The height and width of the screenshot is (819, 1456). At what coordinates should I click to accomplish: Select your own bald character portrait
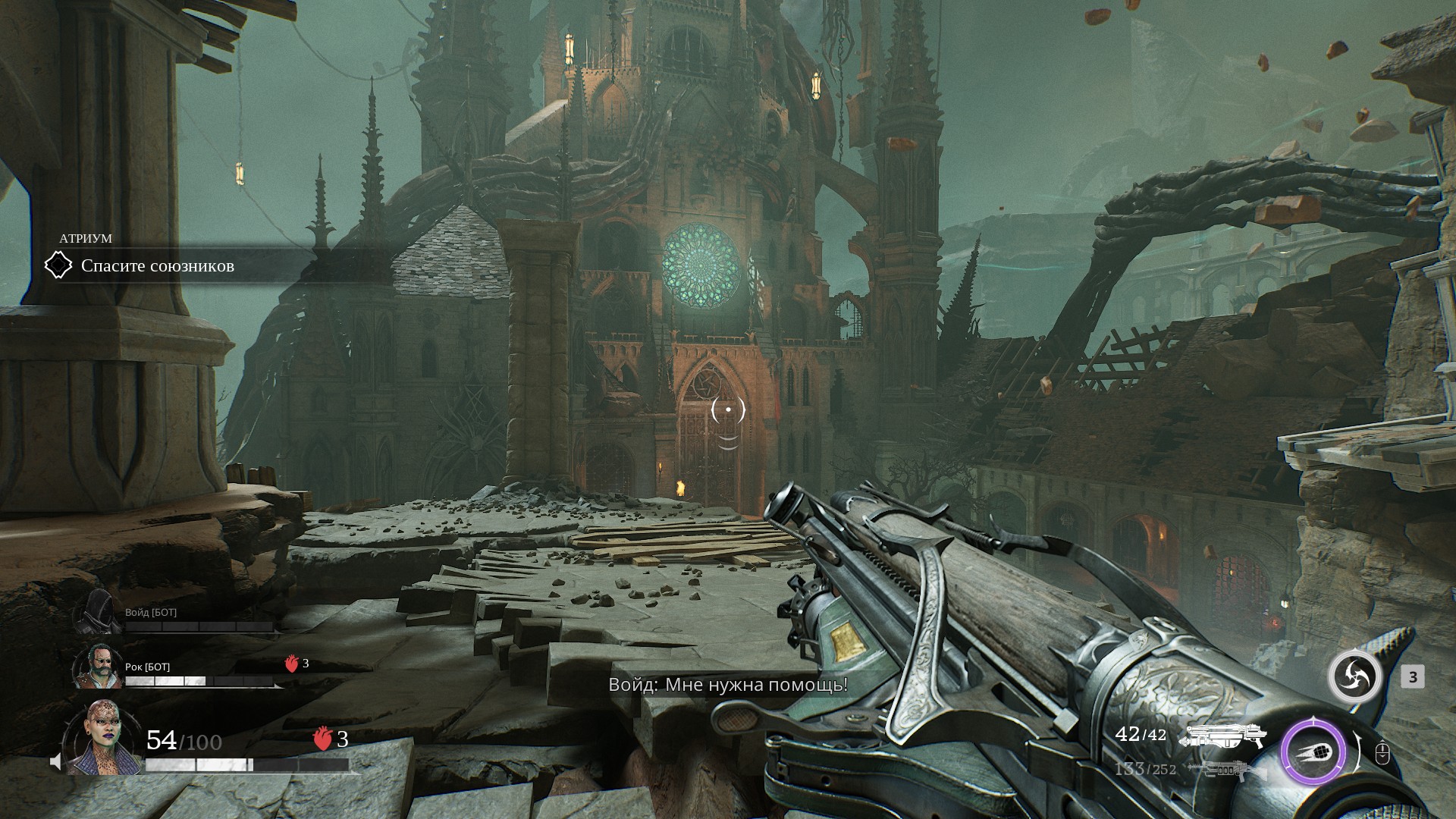tap(101, 738)
